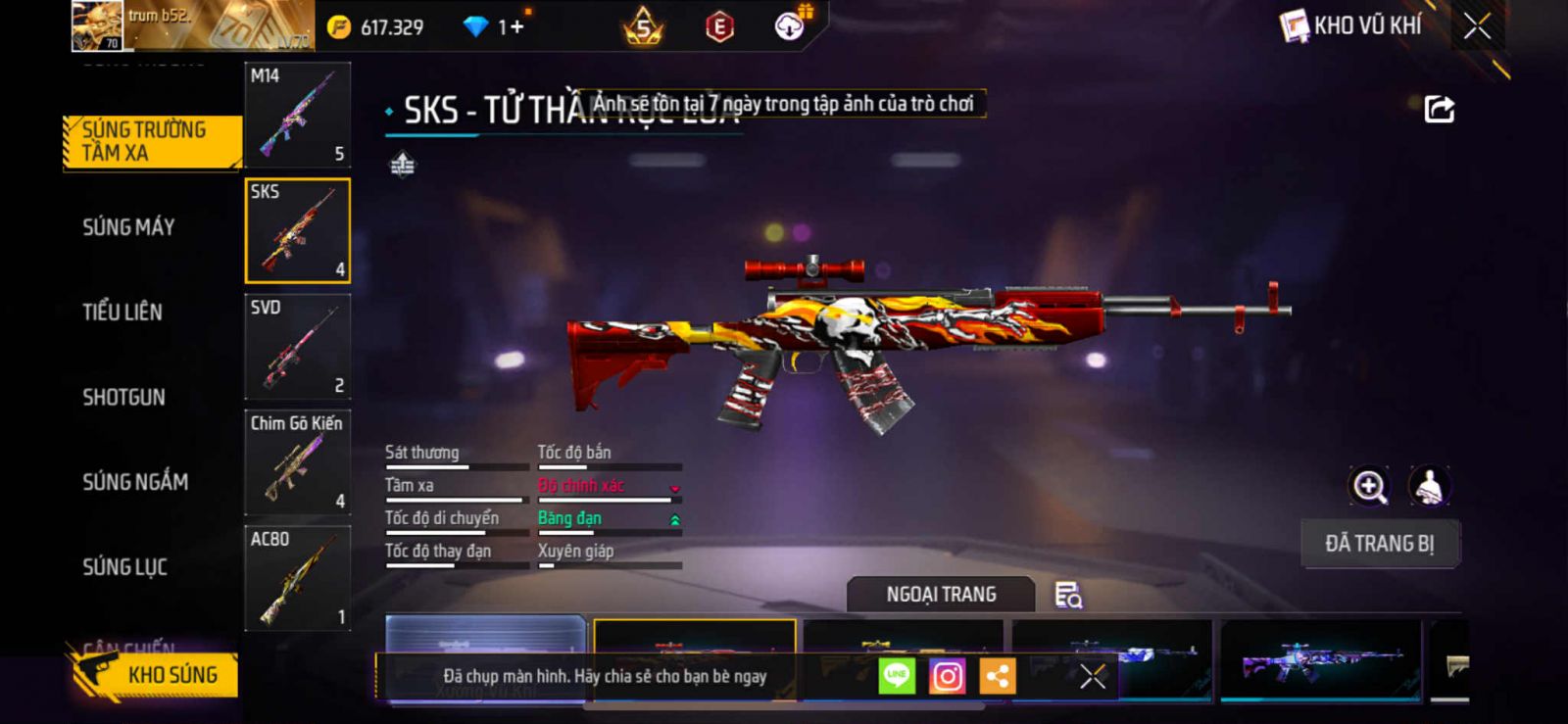Switch to Tiểu Liên category
1568x724 pixels.
pyautogui.click(x=122, y=313)
